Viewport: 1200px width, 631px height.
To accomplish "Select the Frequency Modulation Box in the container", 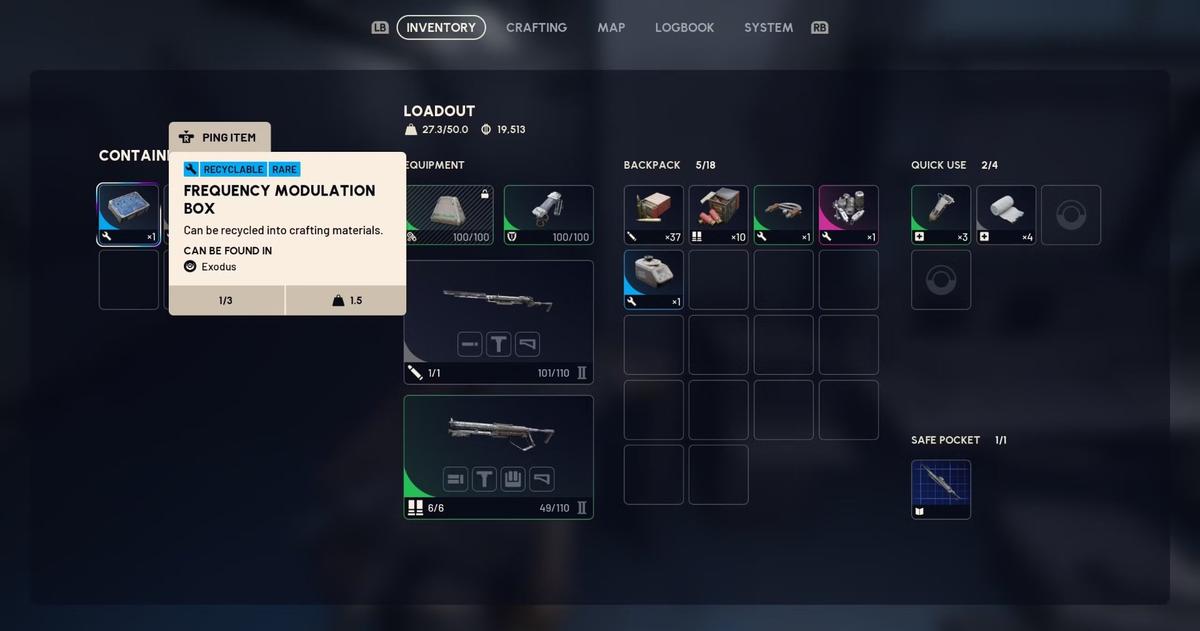I will [128, 214].
